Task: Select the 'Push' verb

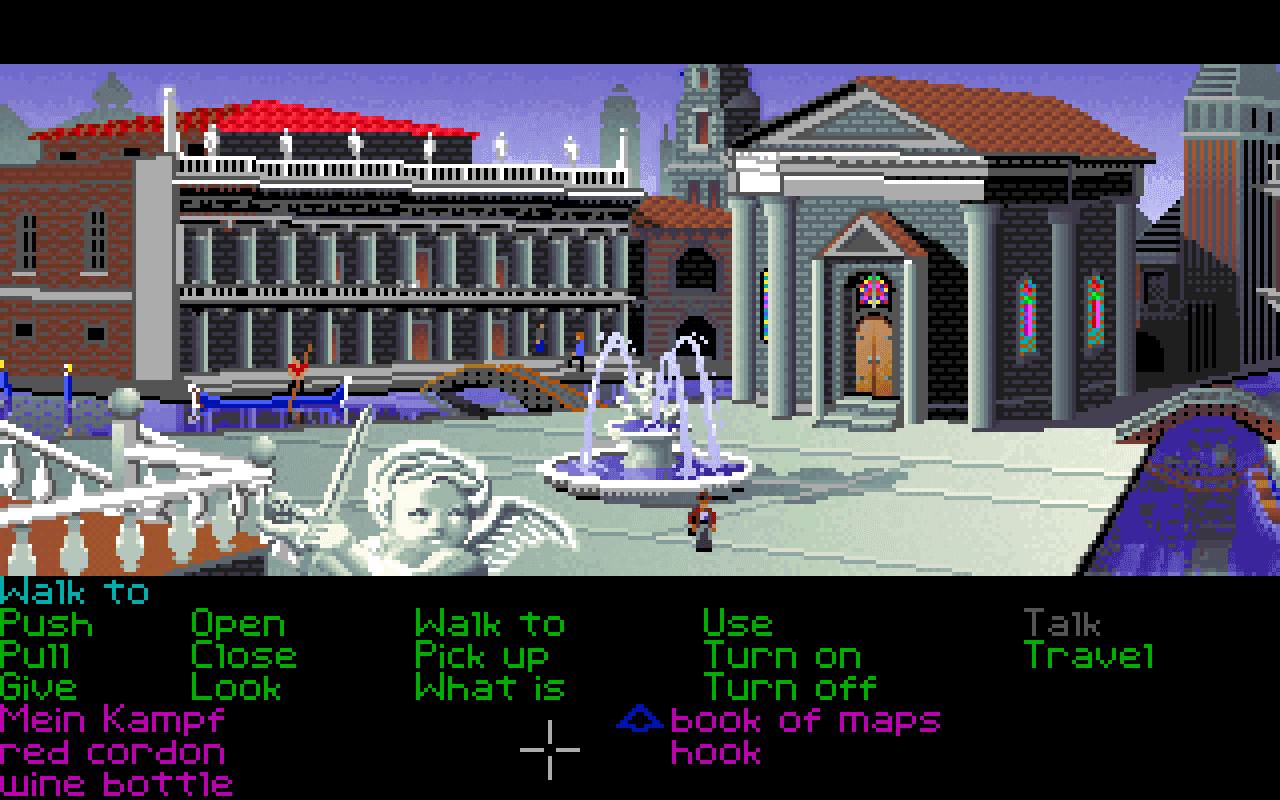Action: (x=45, y=623)
